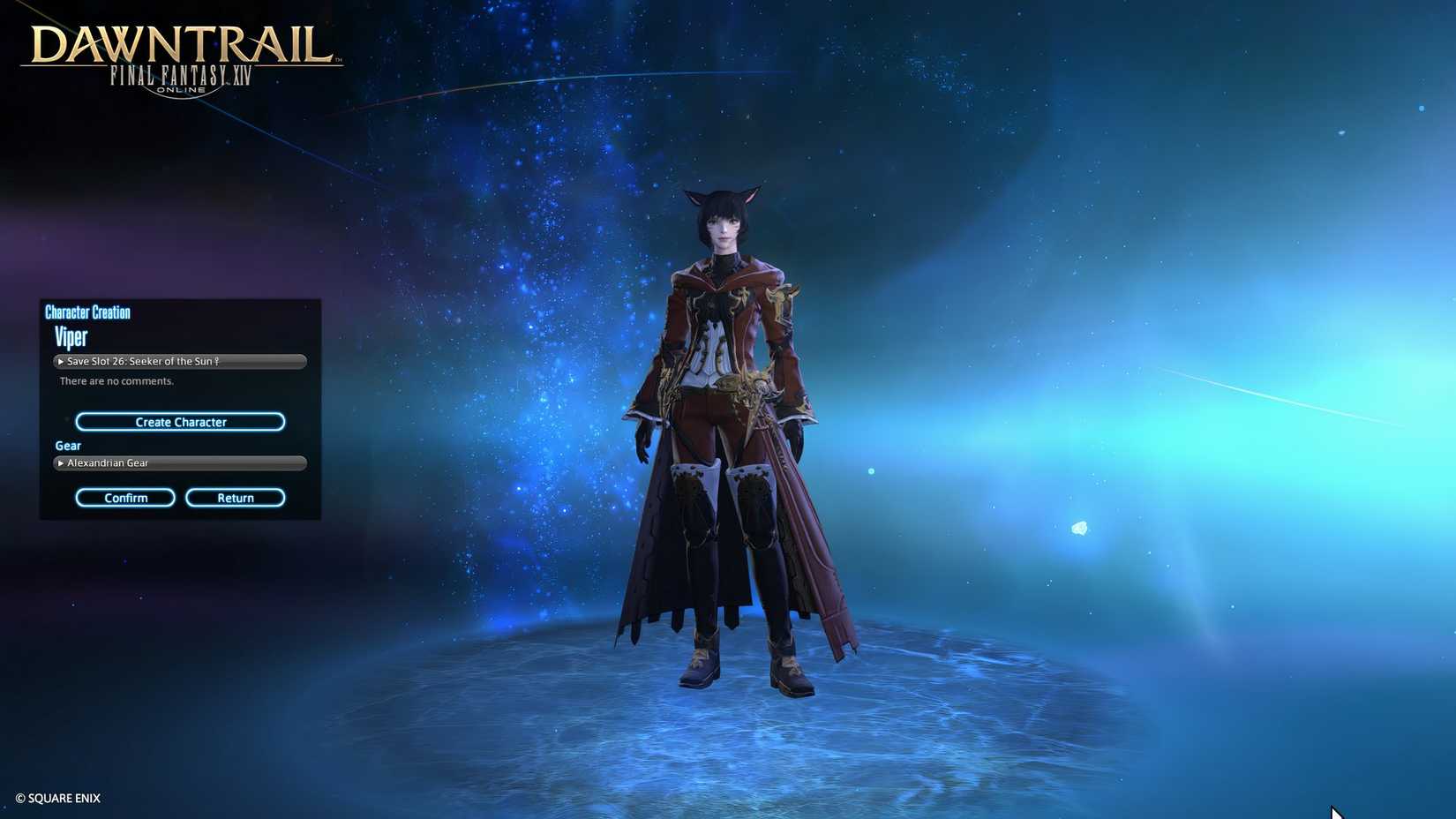Click the disclosure triangle beside Save Slot 26
The width and height of the screenshot is (1456, 819).
60,361
